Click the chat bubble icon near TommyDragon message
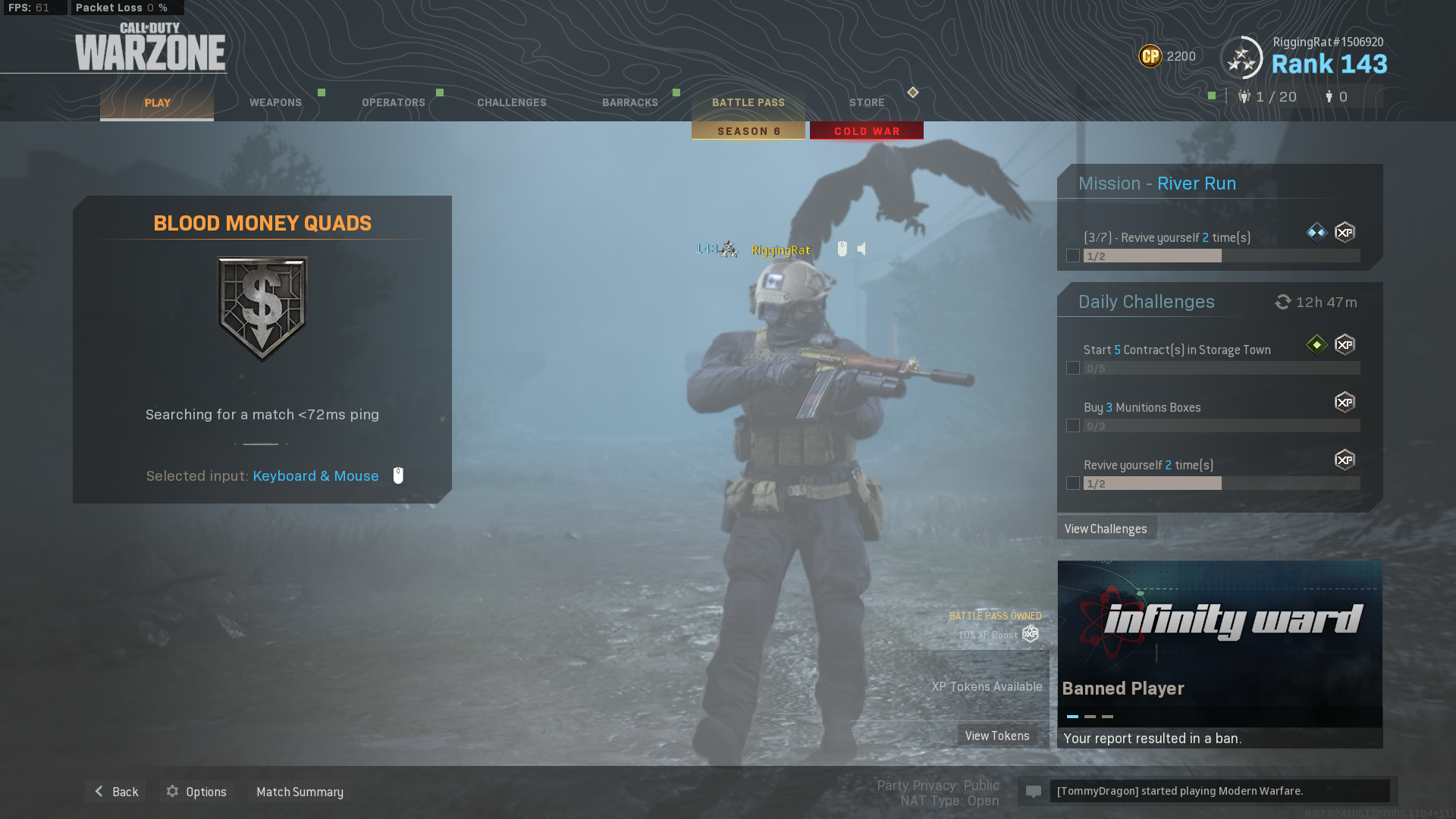 pos(1034,791)
